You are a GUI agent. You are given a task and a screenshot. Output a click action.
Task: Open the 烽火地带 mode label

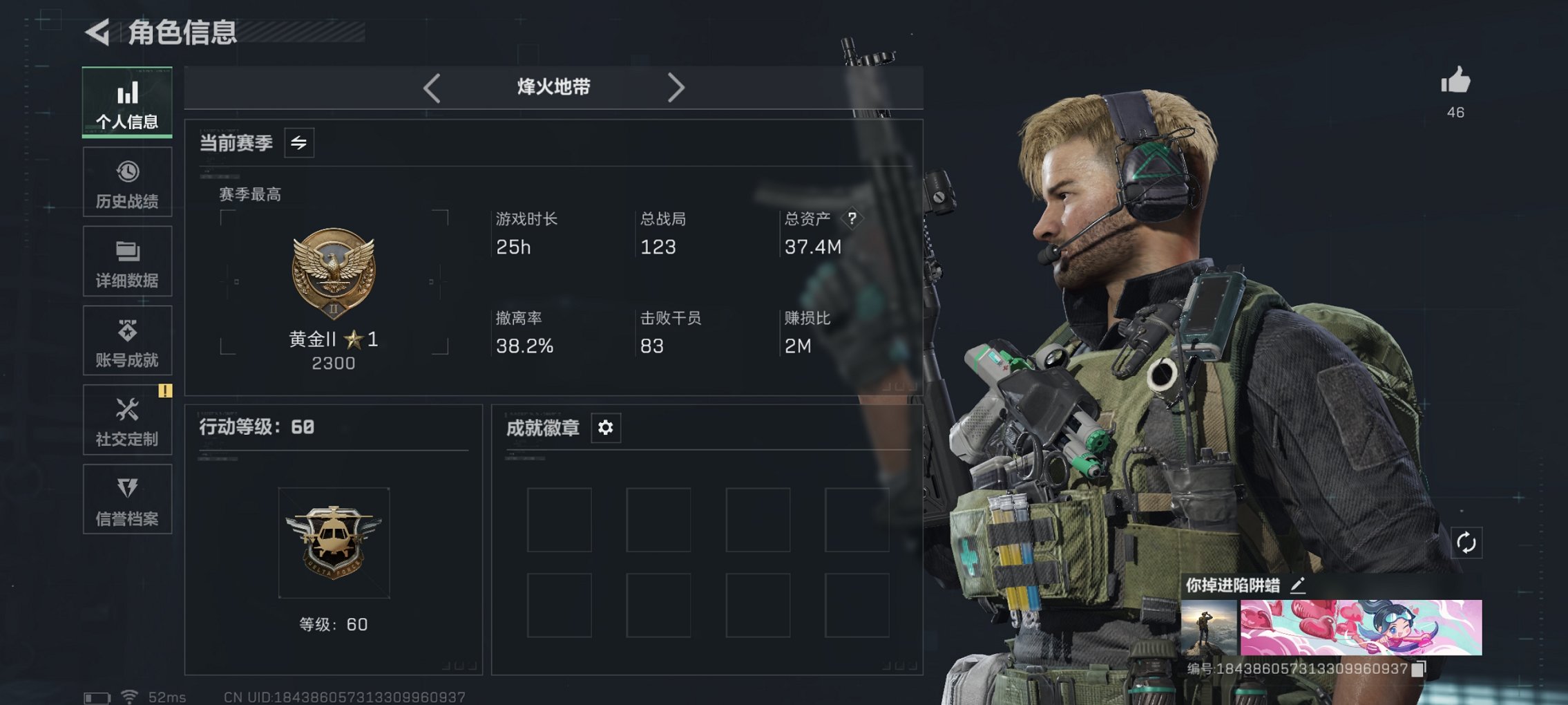click(x=553, y=87)
